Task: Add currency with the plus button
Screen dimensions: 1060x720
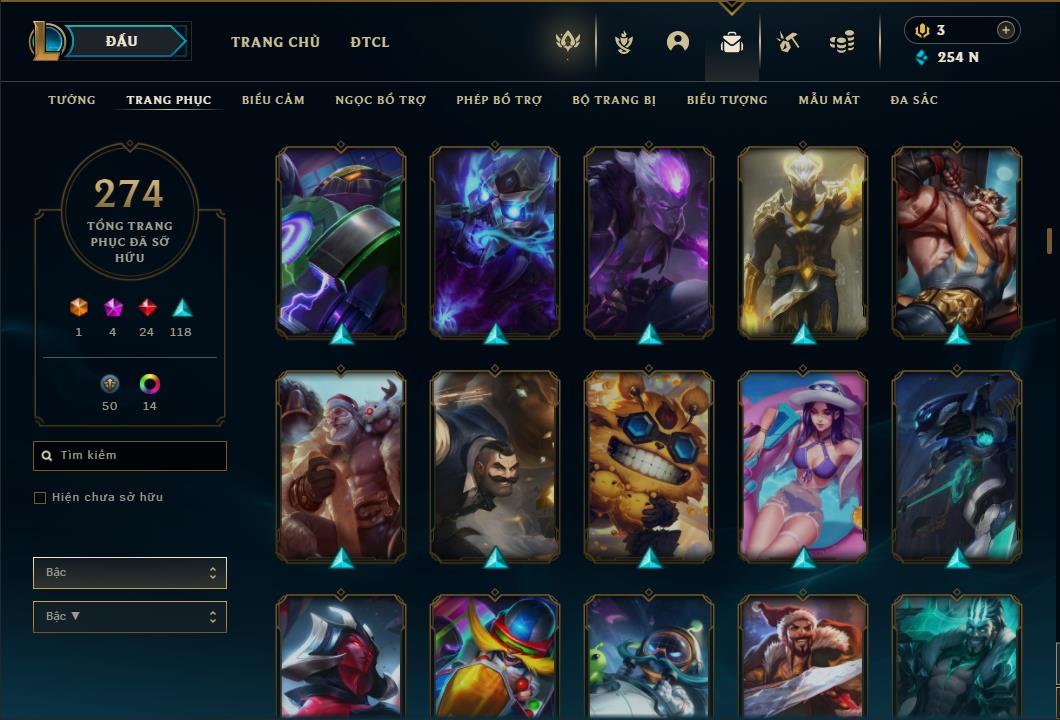Action: 1005,30
